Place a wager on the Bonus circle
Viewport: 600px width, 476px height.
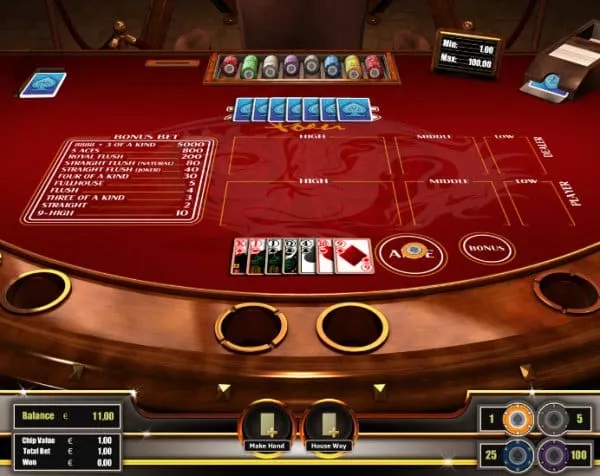tap(487, 246)
